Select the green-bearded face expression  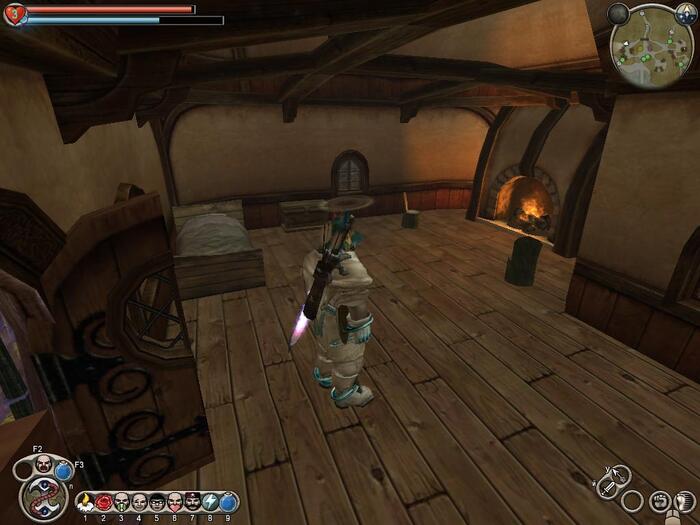121,502
